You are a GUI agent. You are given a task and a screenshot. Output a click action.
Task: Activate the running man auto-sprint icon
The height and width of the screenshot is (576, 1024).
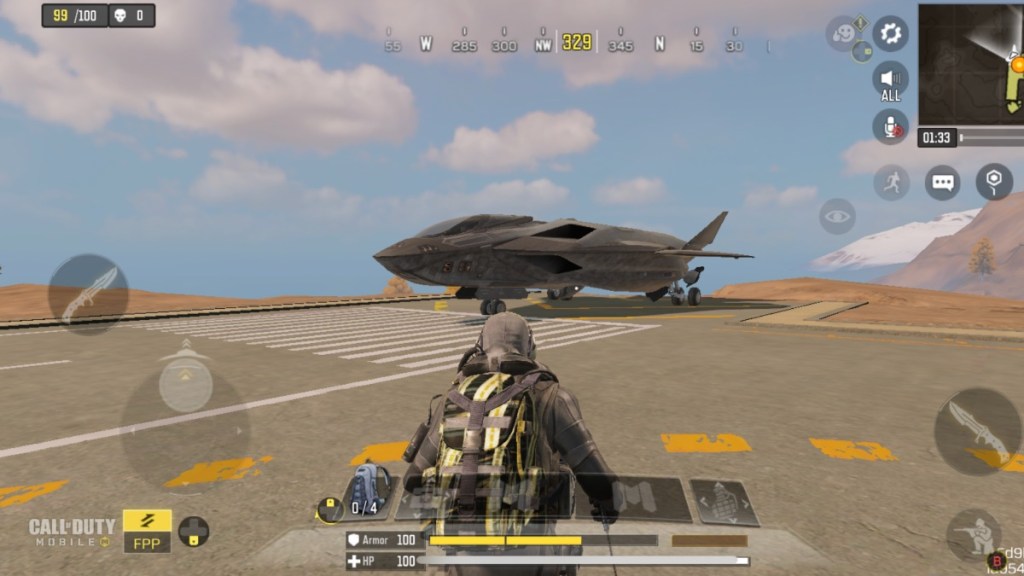tap(891, 183)
